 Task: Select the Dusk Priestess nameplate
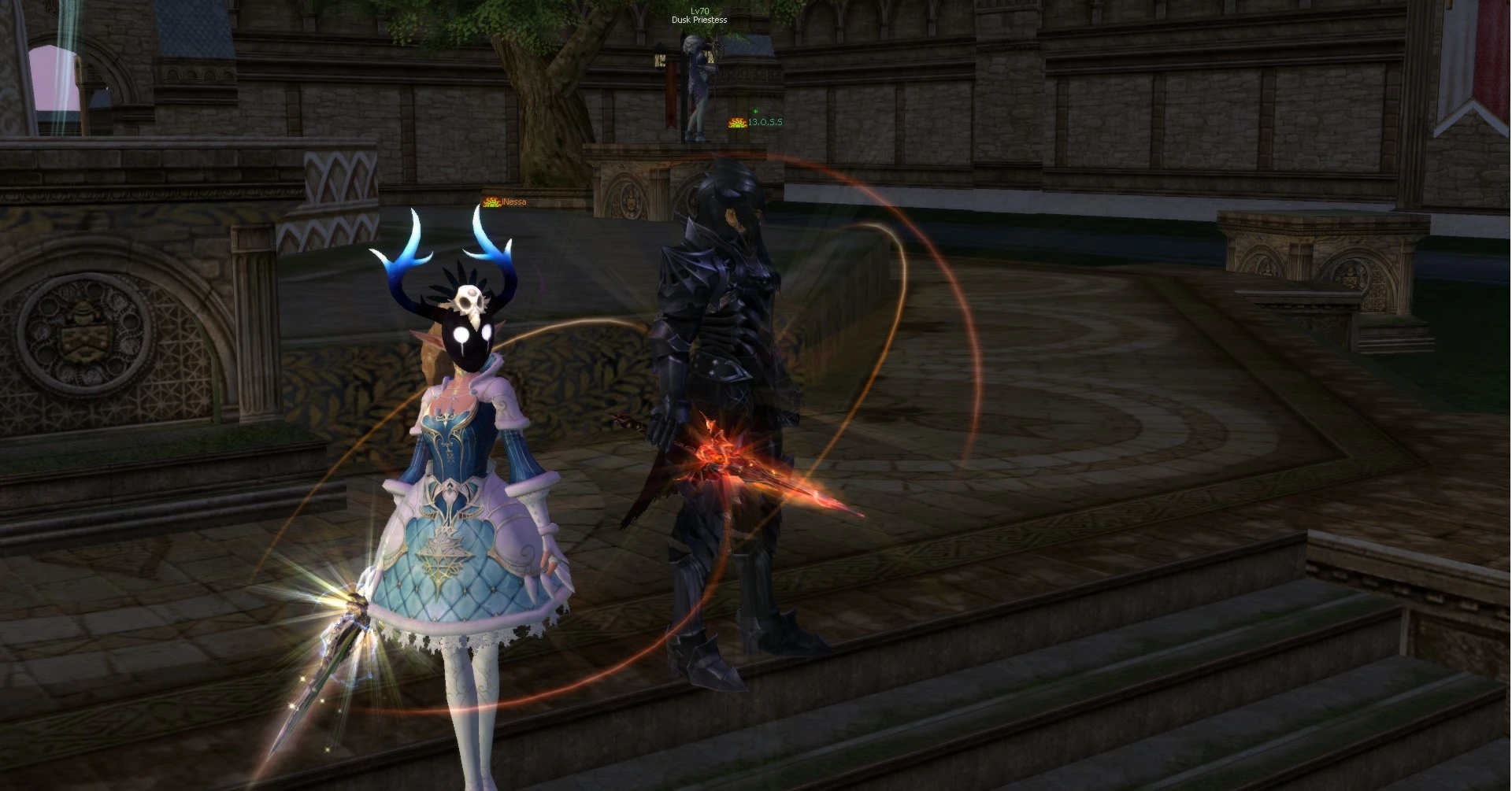coord(699,20)
